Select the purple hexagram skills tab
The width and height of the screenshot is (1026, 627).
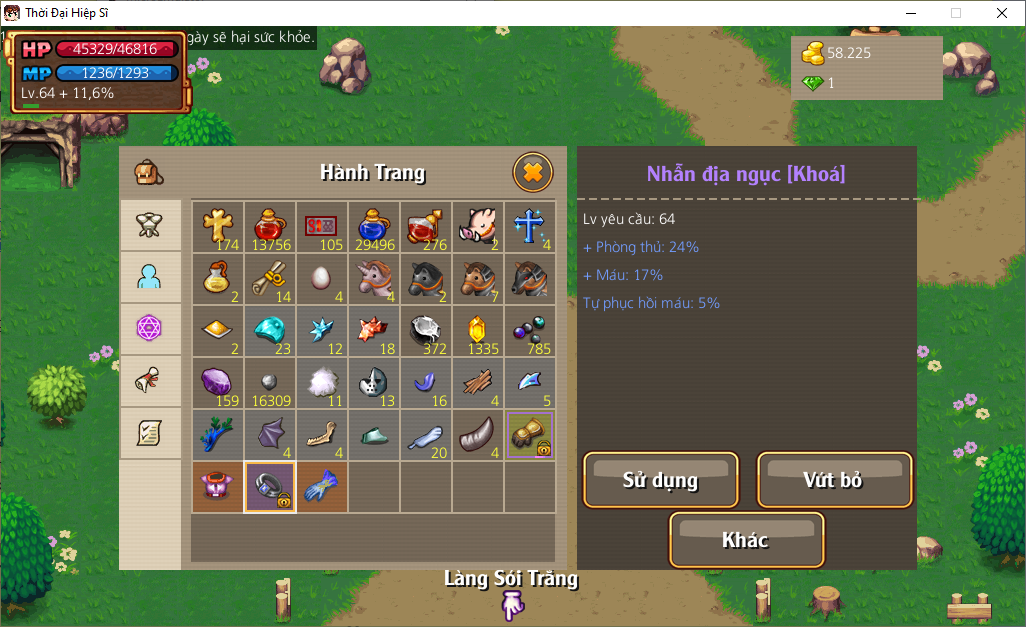(x=150, y=329)
